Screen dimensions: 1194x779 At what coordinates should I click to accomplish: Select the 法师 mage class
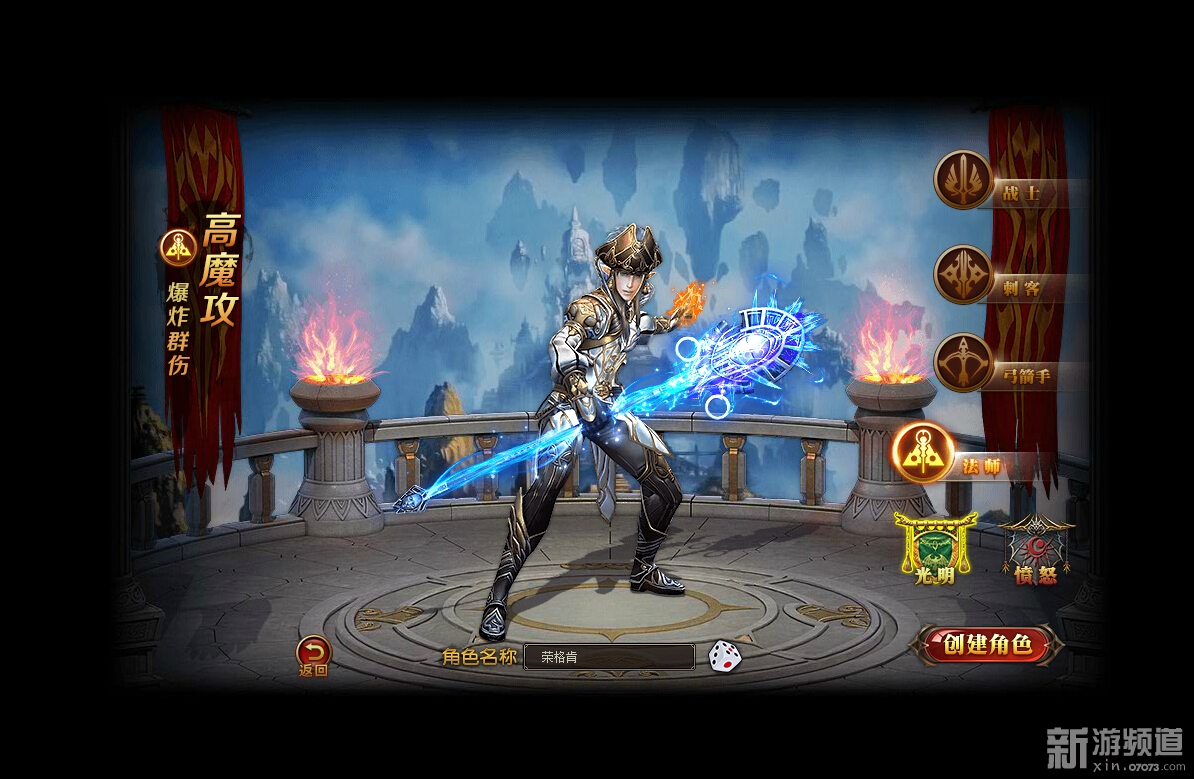(921, 454)
